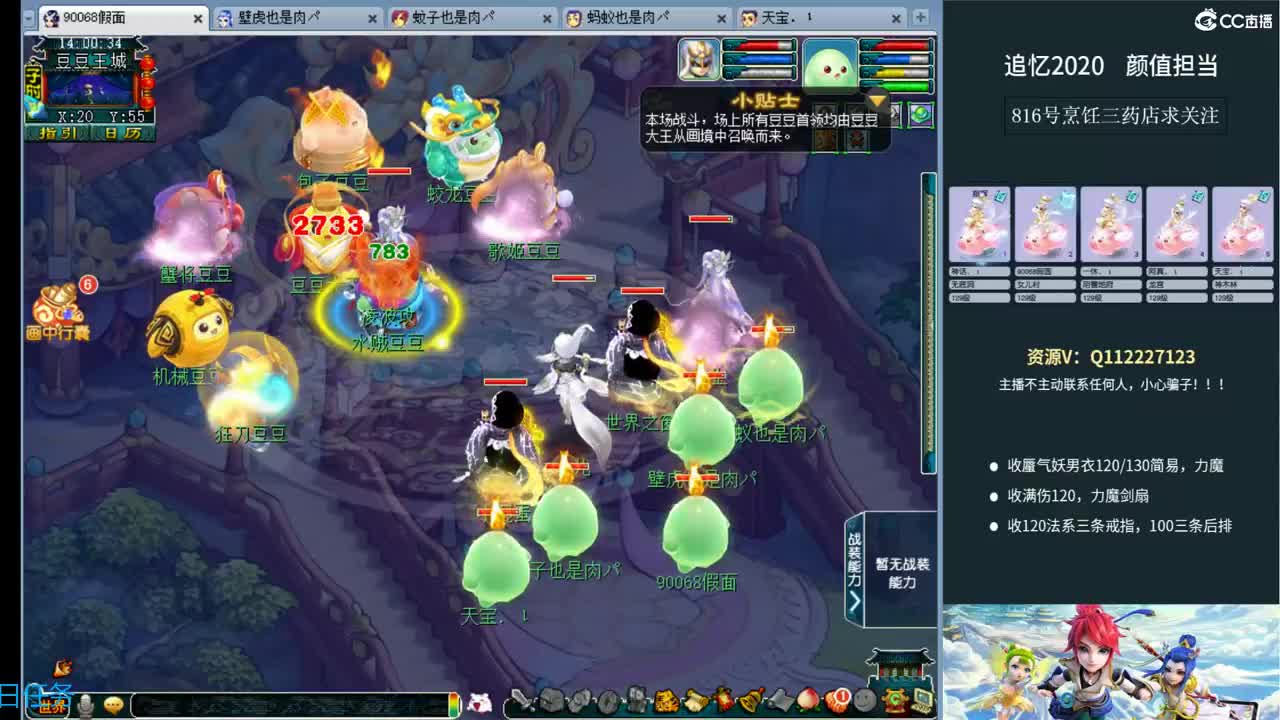Collapse the 小贴士 tooltip using the yellow arrow
Screen dimensions: 1280x720
click(876, 100)
